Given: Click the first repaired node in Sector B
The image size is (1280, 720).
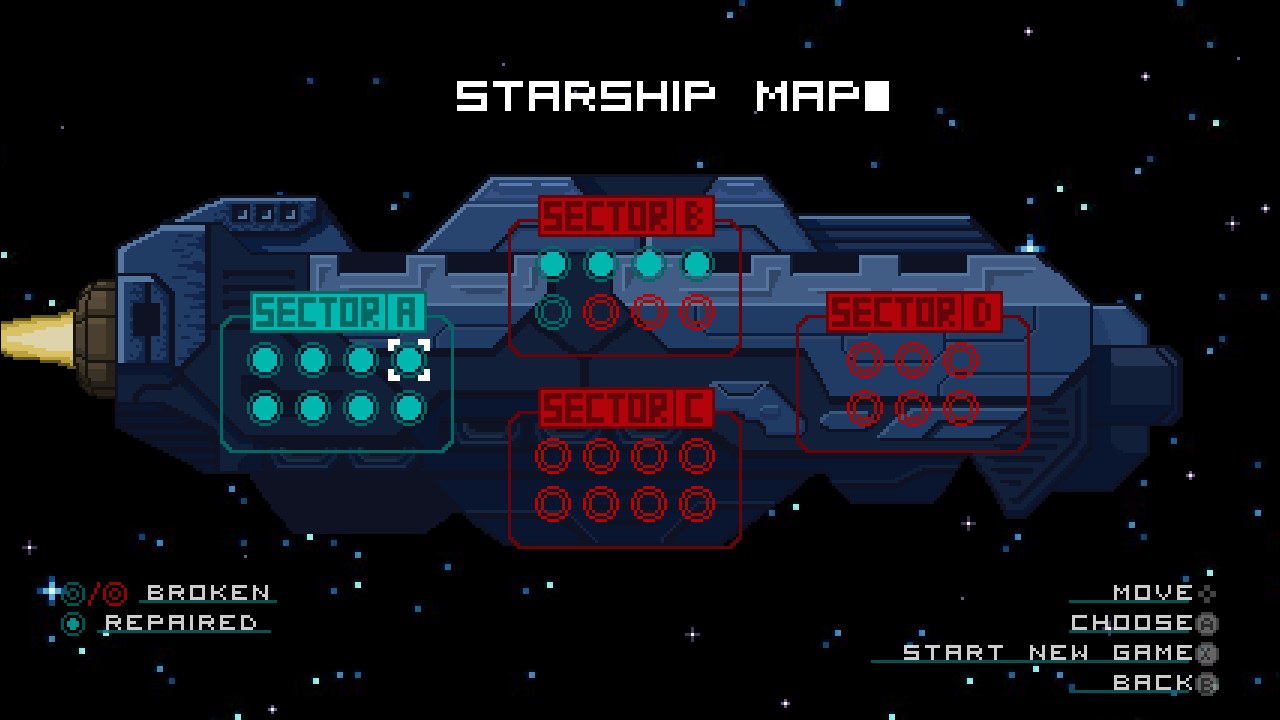Looking at the screenshot, I should (x=555, y=264).
